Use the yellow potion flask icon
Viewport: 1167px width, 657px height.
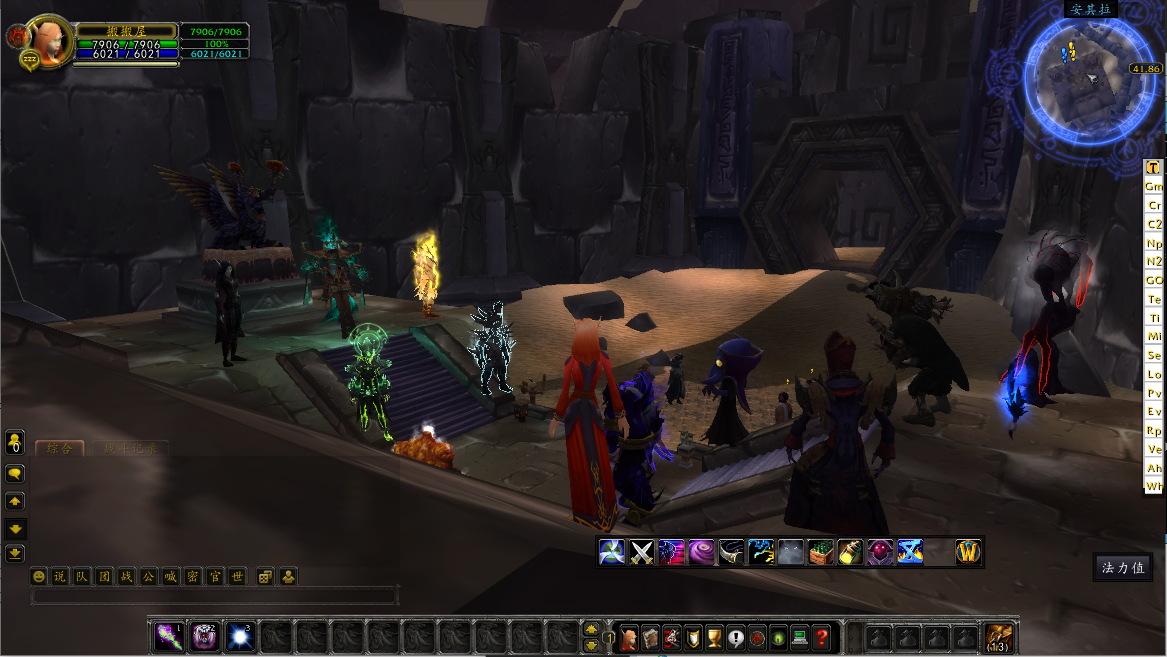point(851,552)
